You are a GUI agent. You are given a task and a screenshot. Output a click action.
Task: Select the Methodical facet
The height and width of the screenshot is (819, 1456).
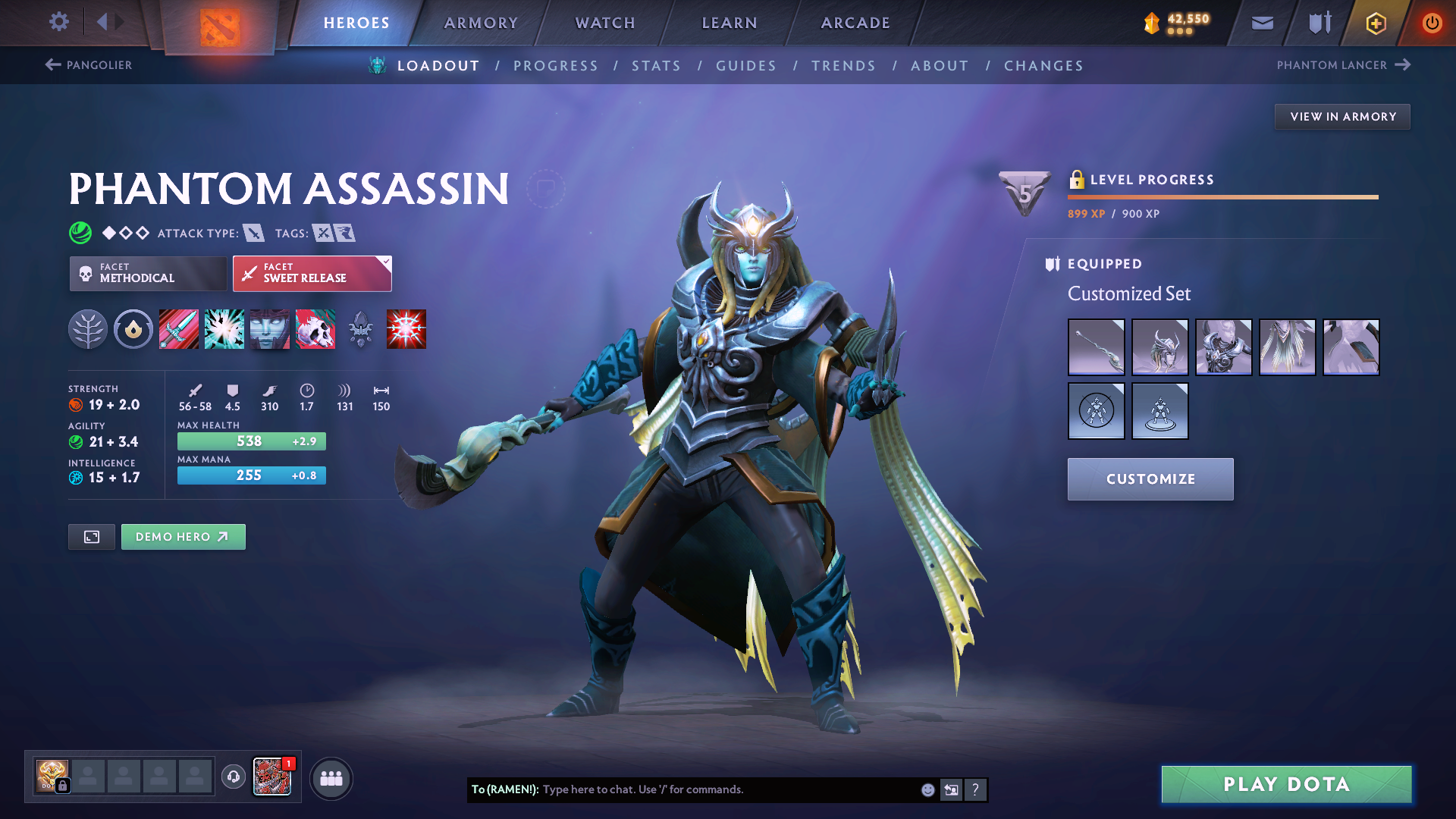tap(147, 273)
